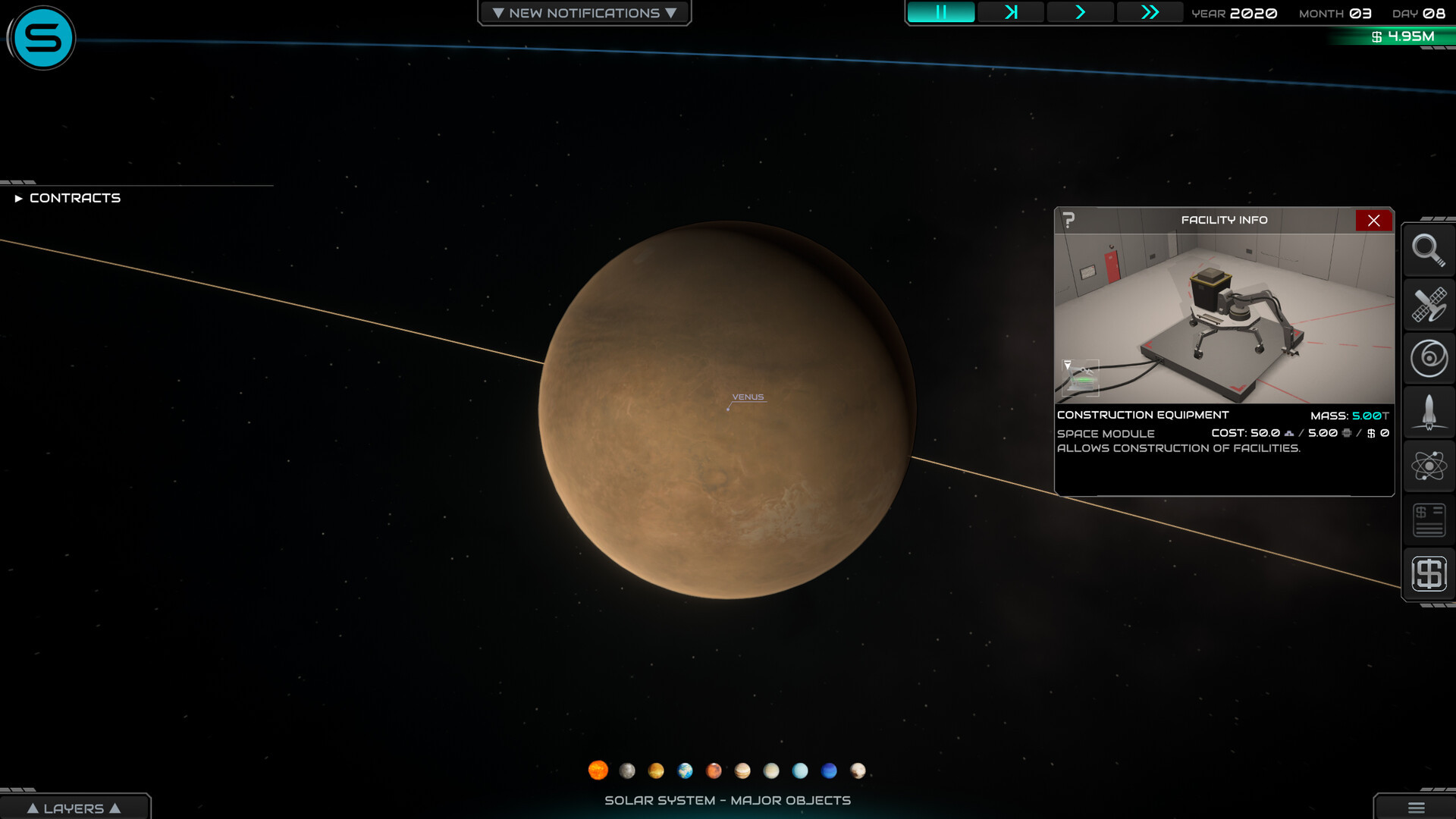Image resolution: width=1456 pixels, height=819 pixels.
Task: Open the atom research menu
Action: (1428, 466)
